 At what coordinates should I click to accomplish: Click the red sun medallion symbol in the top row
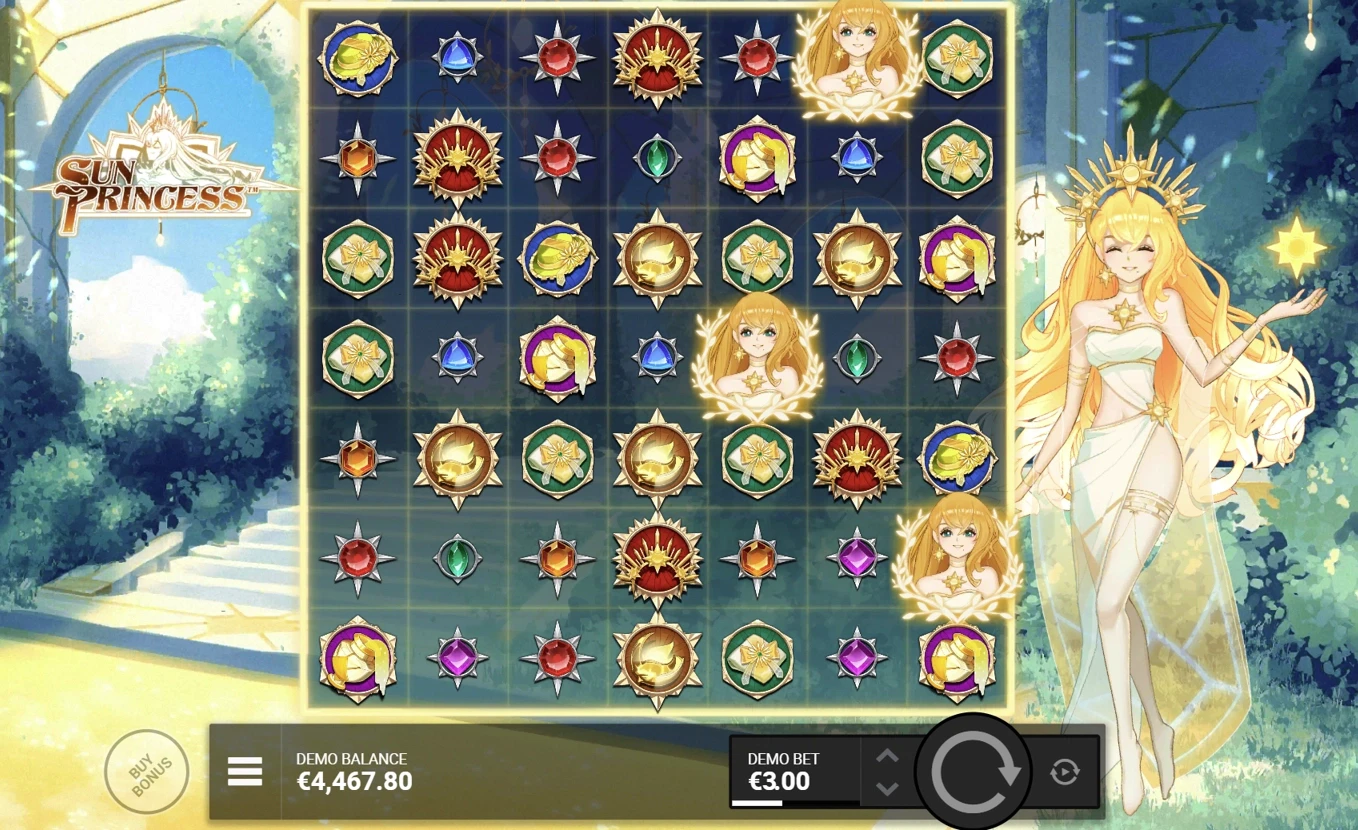tap(657, 57)
